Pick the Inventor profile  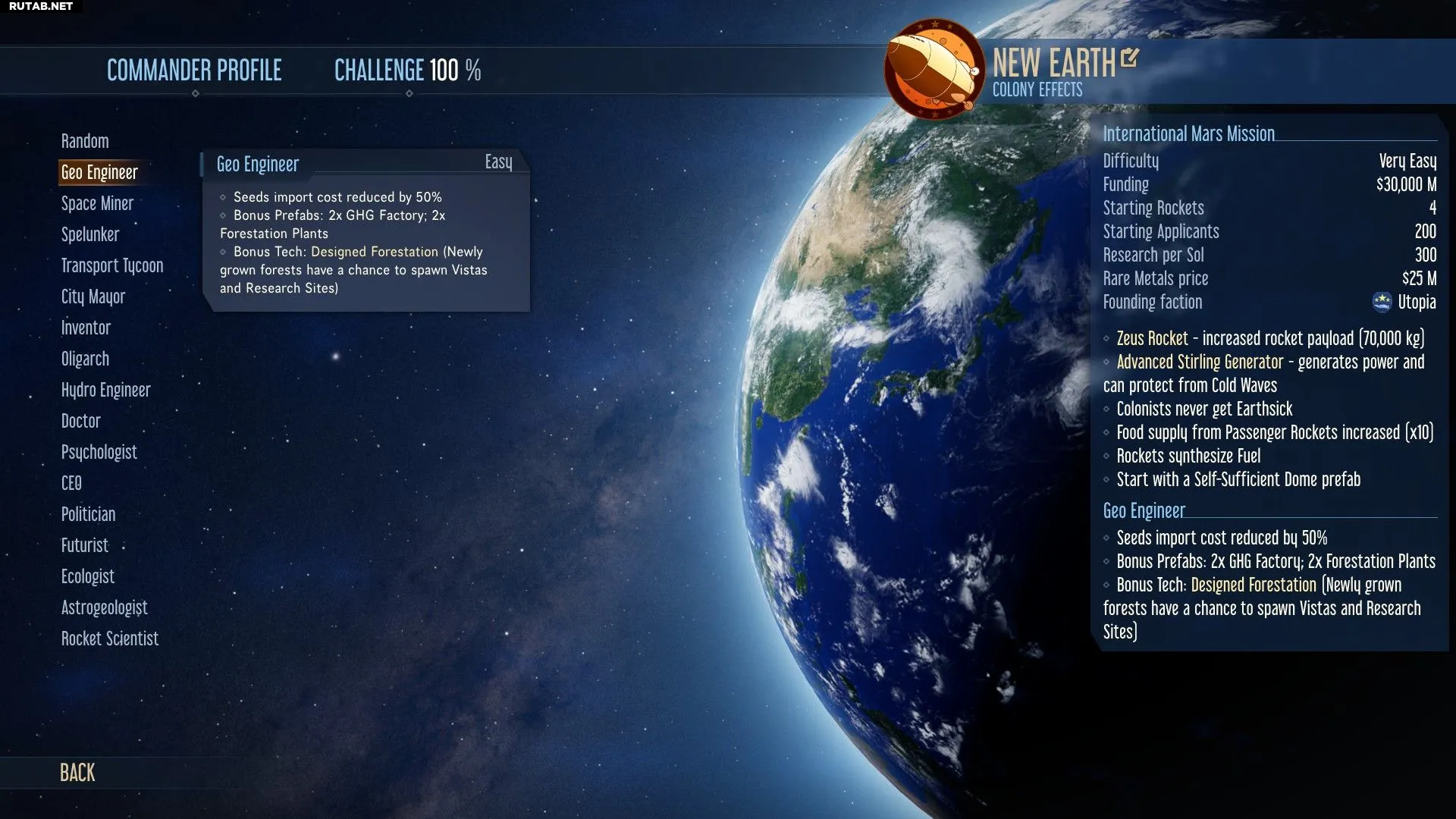[x=86, y=328]
